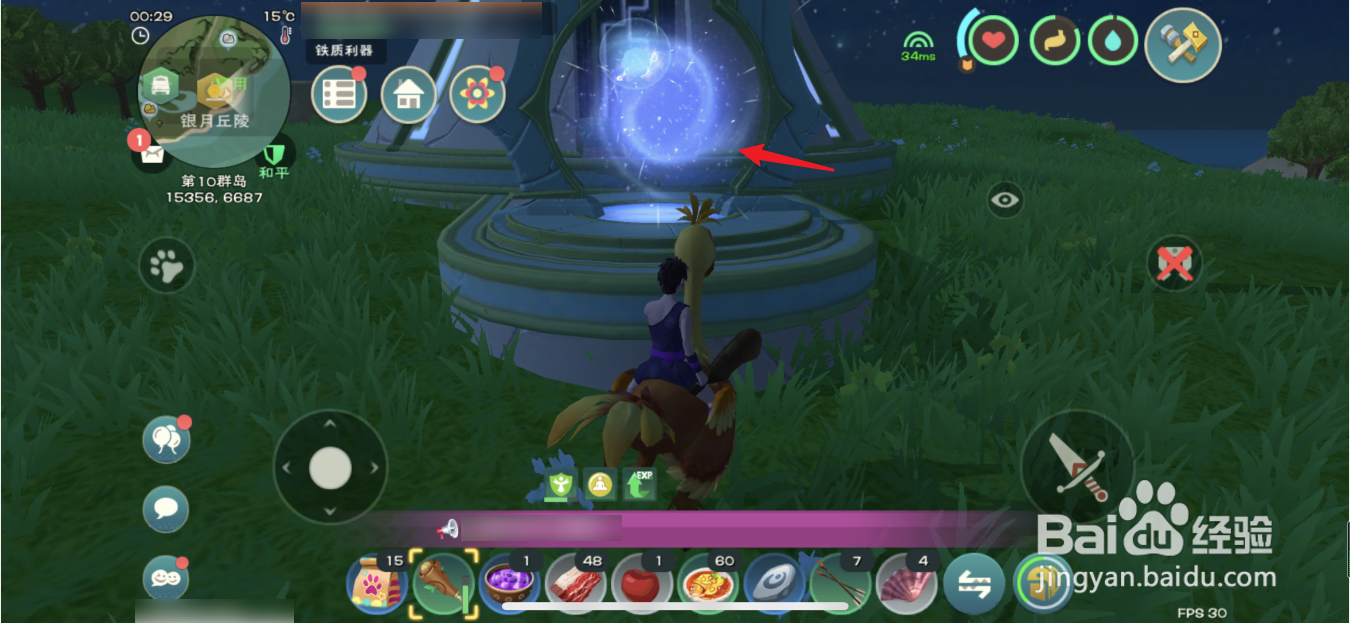Open the flower event icon
This screenshot has height=623, width=1350.
(x=477, y=94)
